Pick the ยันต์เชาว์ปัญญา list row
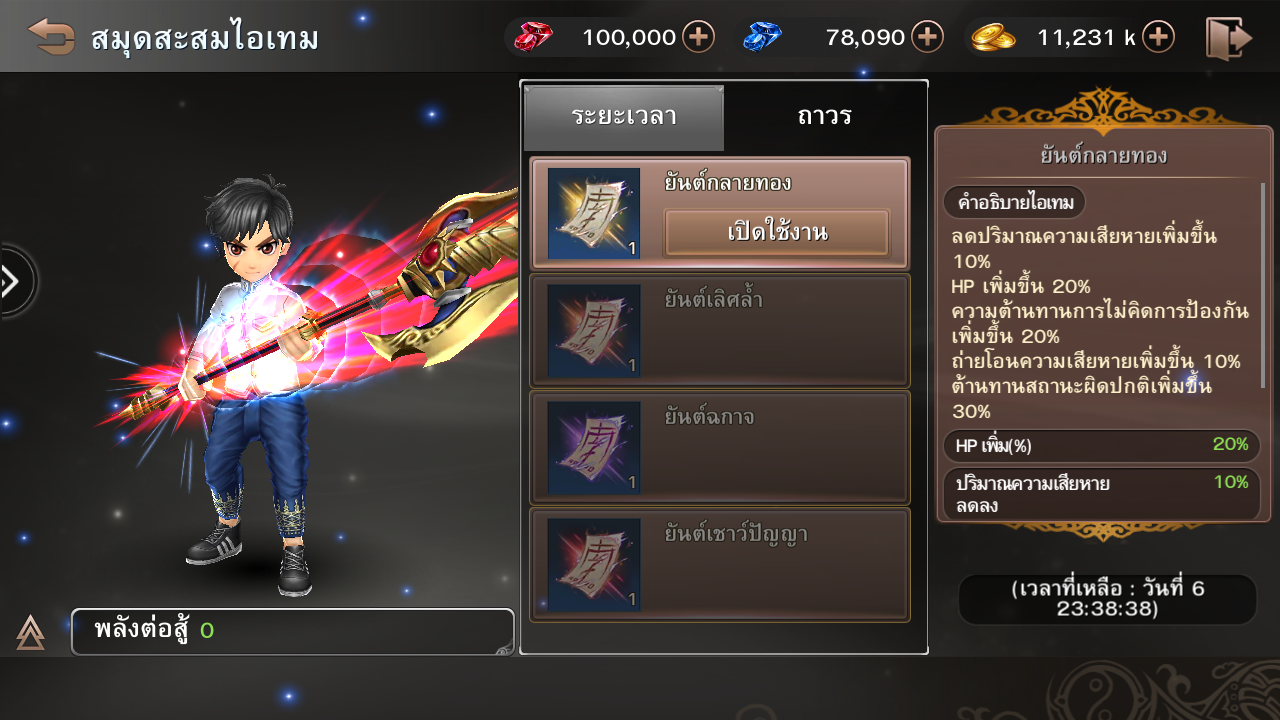This screenshot has width=1280, height=720. tap(720, 564)
